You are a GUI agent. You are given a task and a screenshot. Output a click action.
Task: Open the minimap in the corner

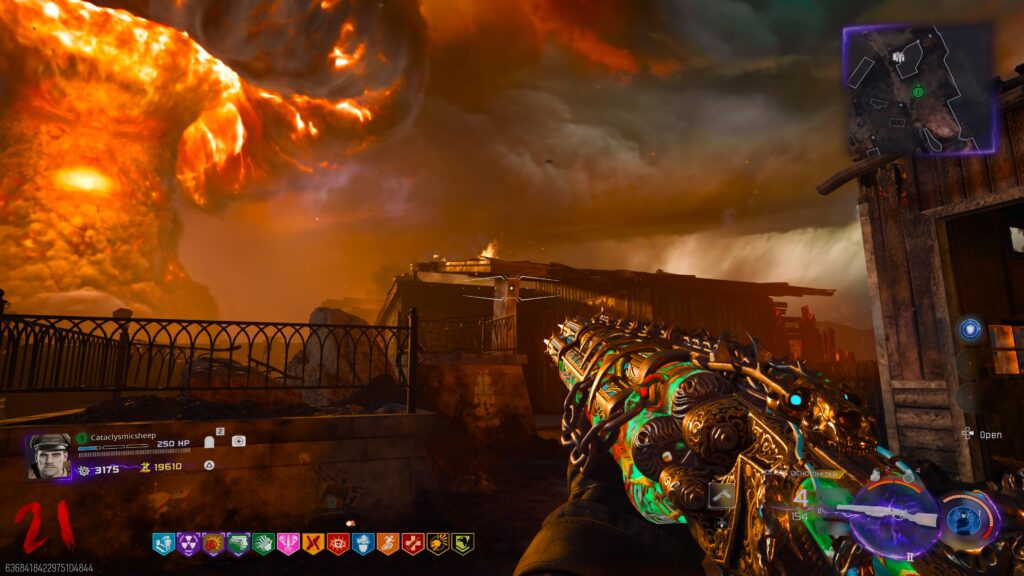(918, 88)
